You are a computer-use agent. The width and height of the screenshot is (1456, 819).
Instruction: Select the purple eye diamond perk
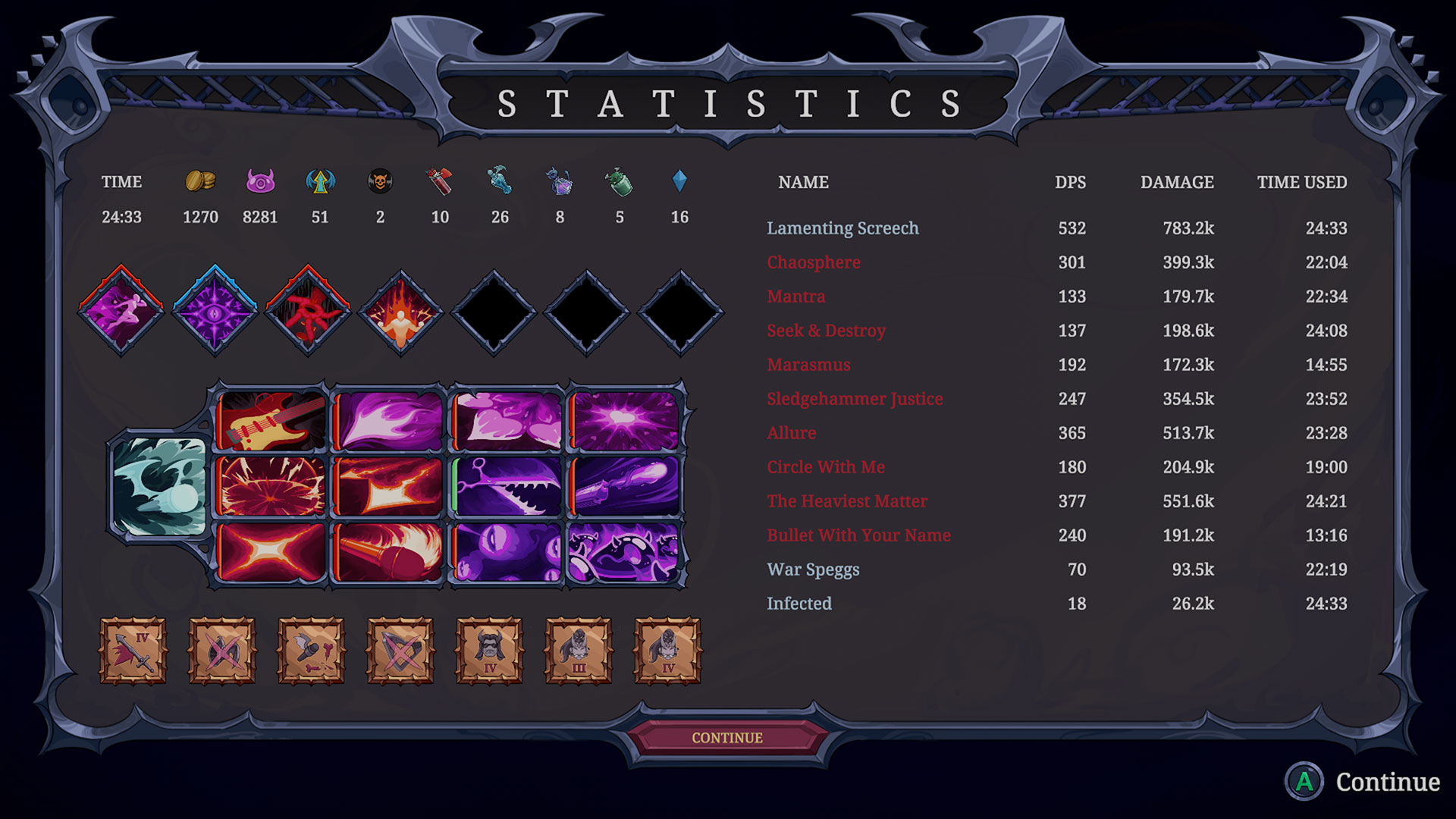pos(215,311)
